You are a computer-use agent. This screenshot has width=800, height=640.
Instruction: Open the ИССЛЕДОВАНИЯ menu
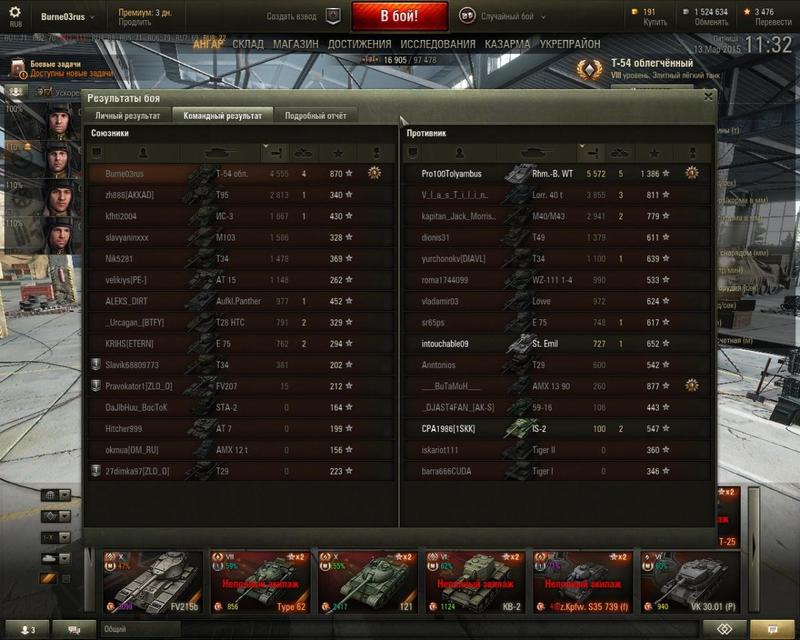point(438,45)
